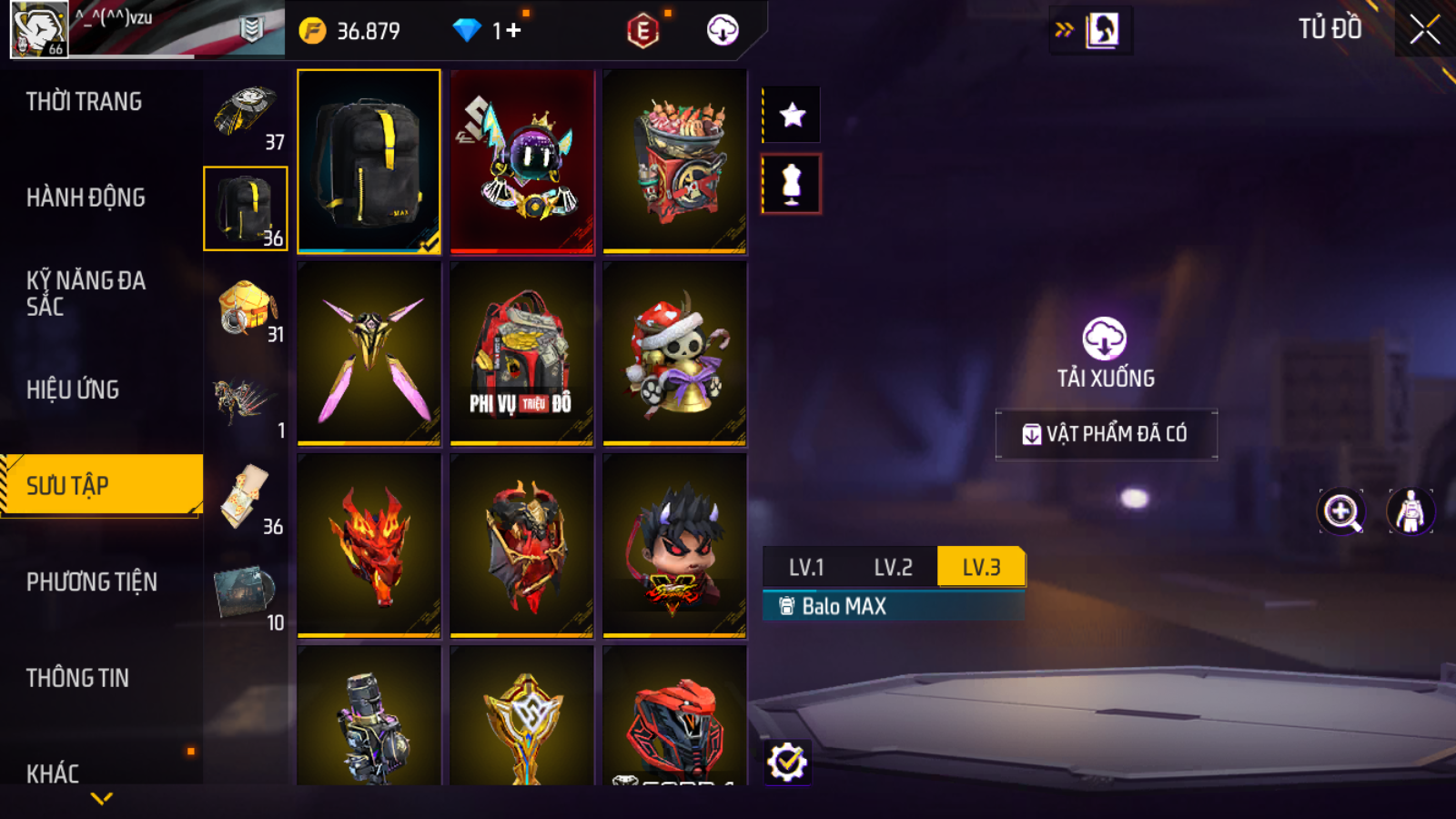
Task: Choose the PHƯƠNG TIỆN category
Action: point(92,581)
